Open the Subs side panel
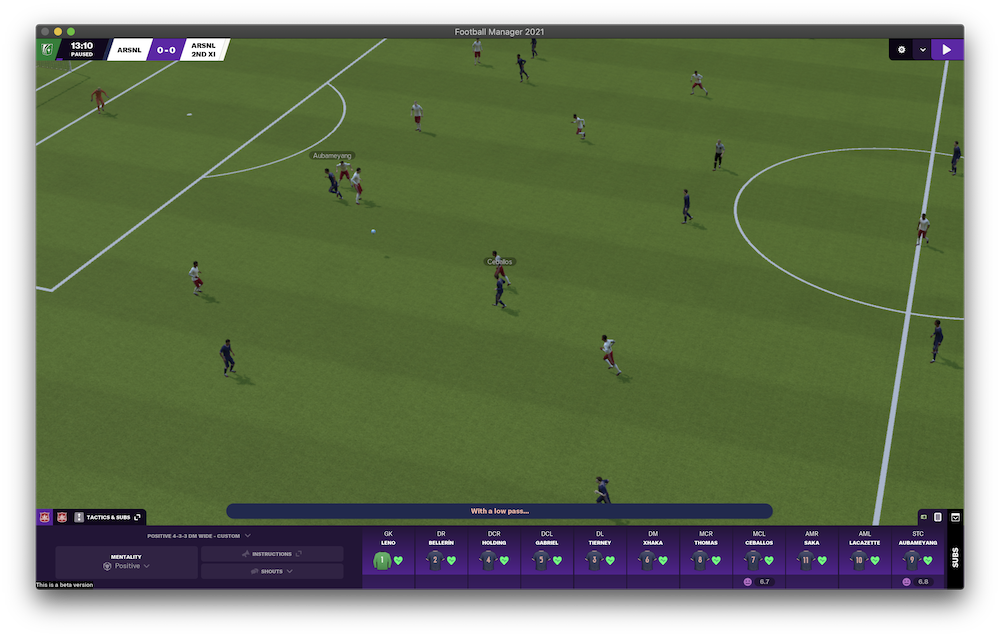1000x637 pixels. pos(955,556)
